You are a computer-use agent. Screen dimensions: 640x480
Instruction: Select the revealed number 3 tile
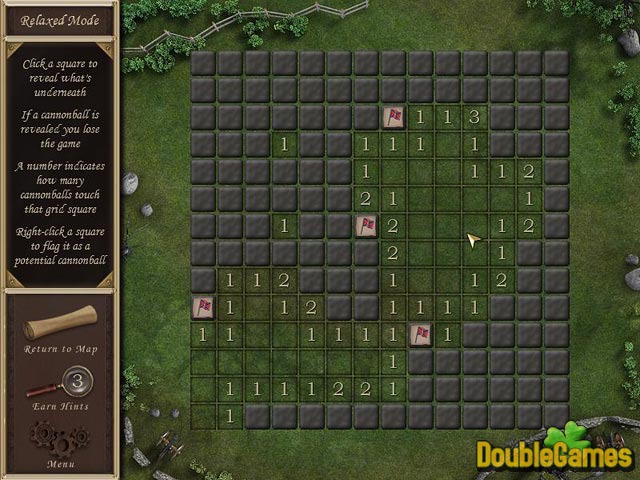[x=474, y=118]
